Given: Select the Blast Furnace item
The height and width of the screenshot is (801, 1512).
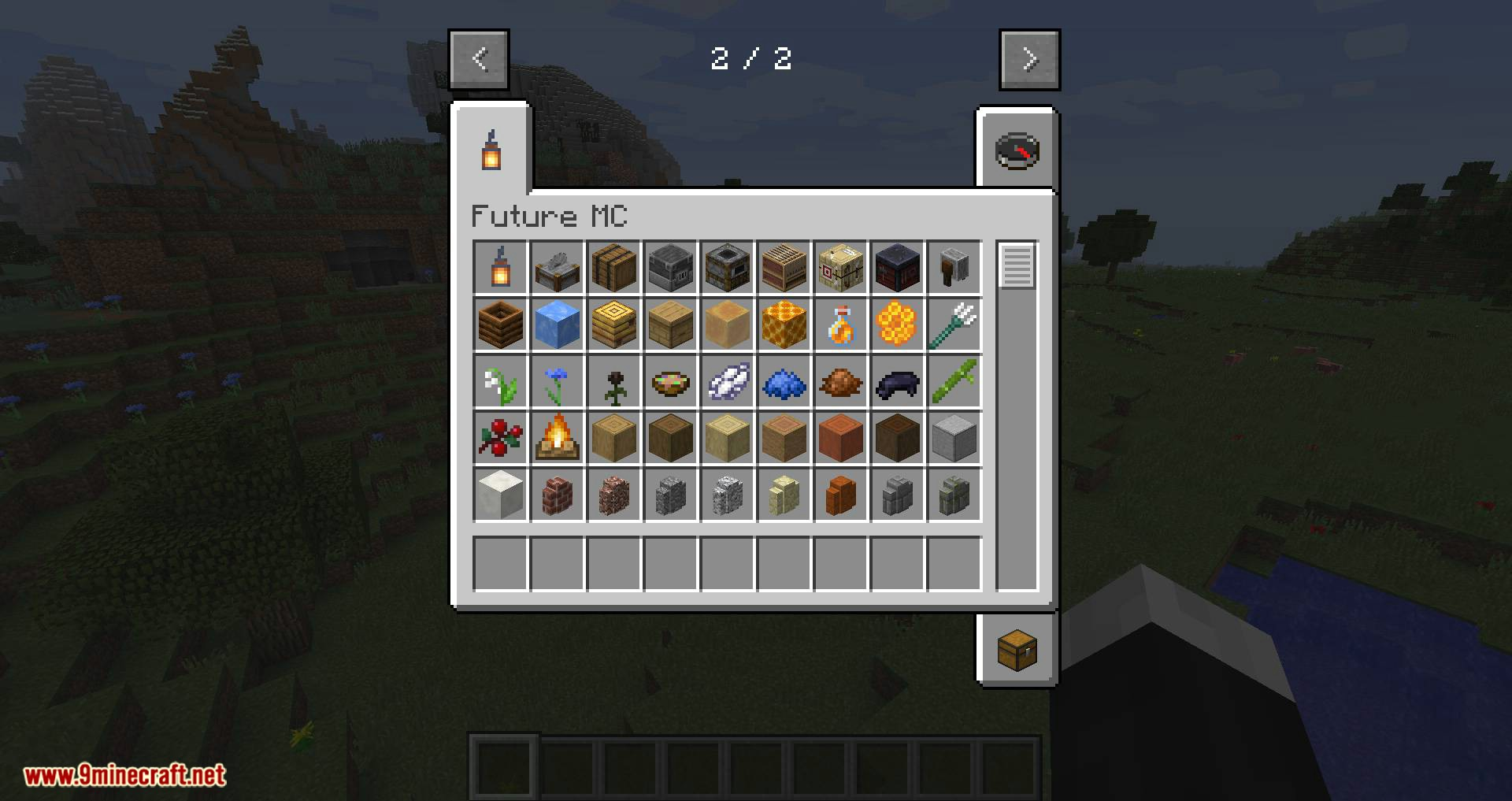Looking at the screenshot, I should click(x=671, y=268).
